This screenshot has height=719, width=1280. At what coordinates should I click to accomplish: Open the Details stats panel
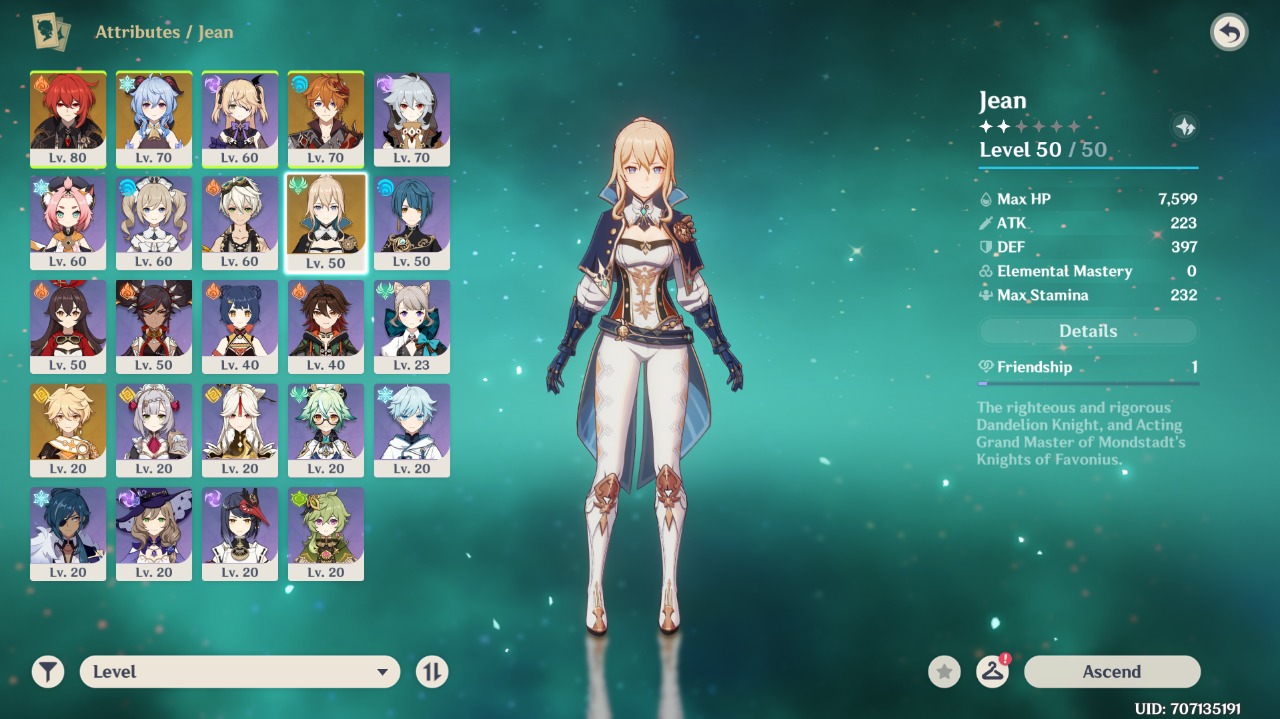(x=1088, y=331)
